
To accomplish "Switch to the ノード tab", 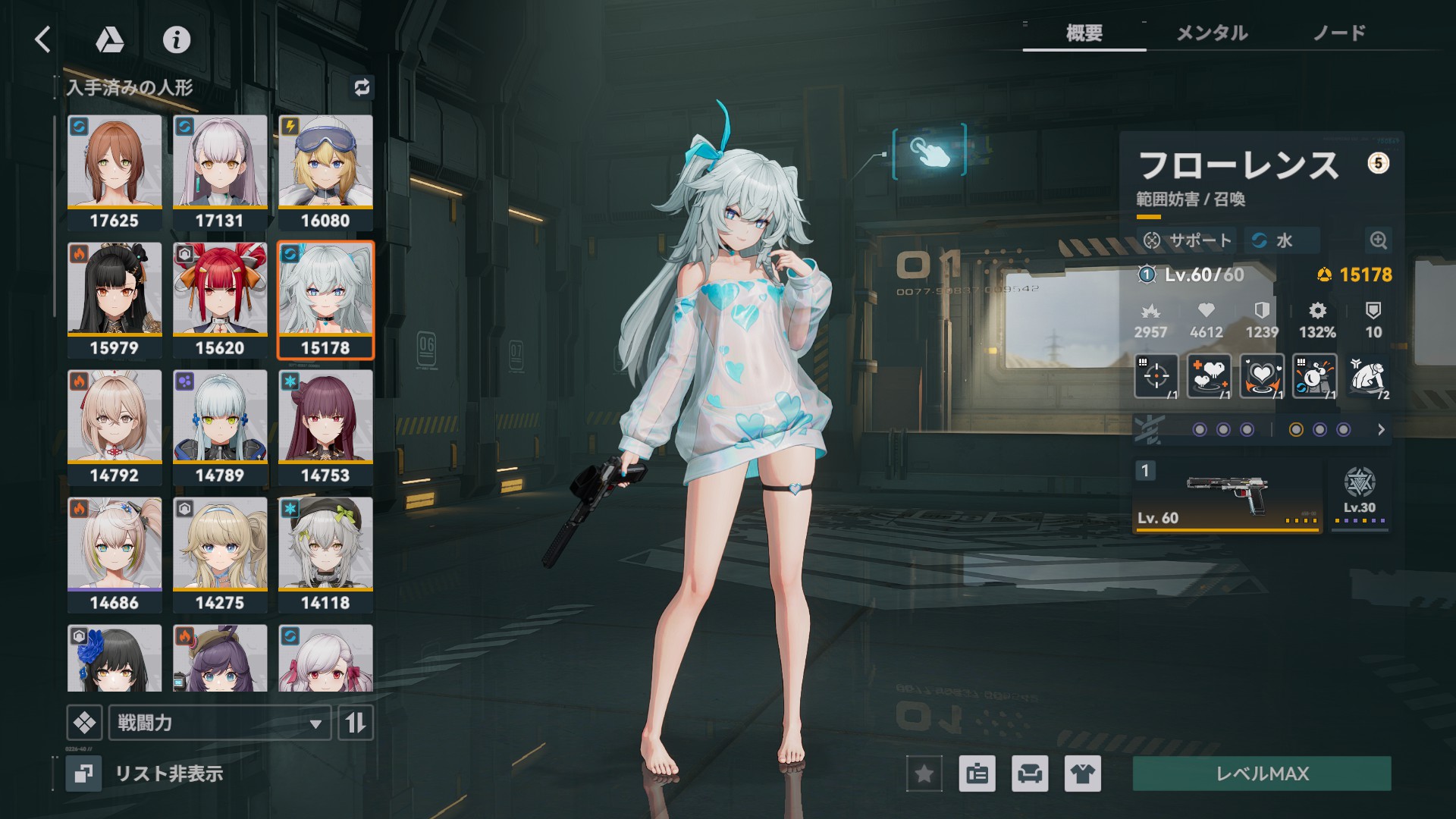I will [1339, 33].
